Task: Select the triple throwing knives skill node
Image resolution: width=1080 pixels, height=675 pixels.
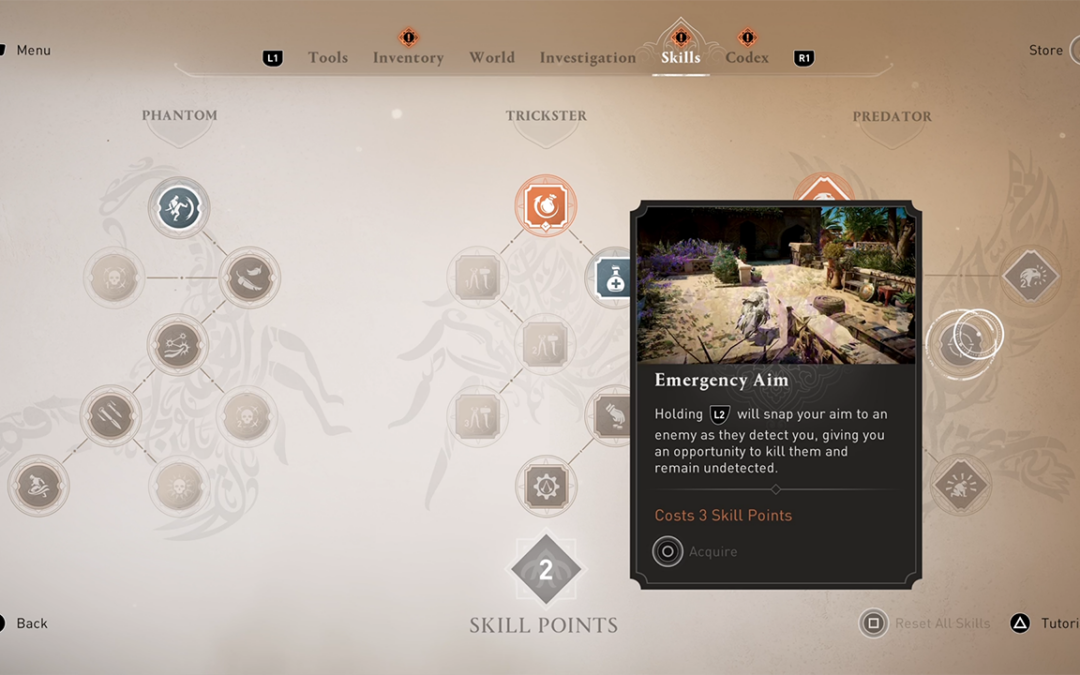Action: tap(109, 415)
